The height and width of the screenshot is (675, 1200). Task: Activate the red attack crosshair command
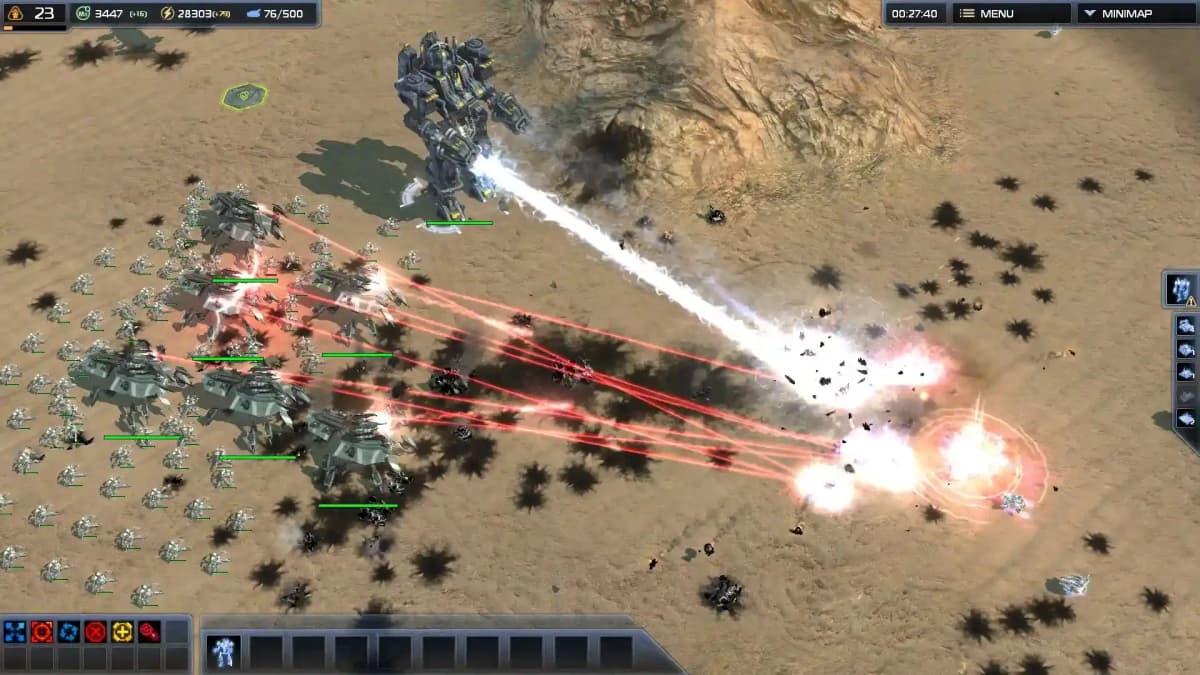click(x=42, y=631)
